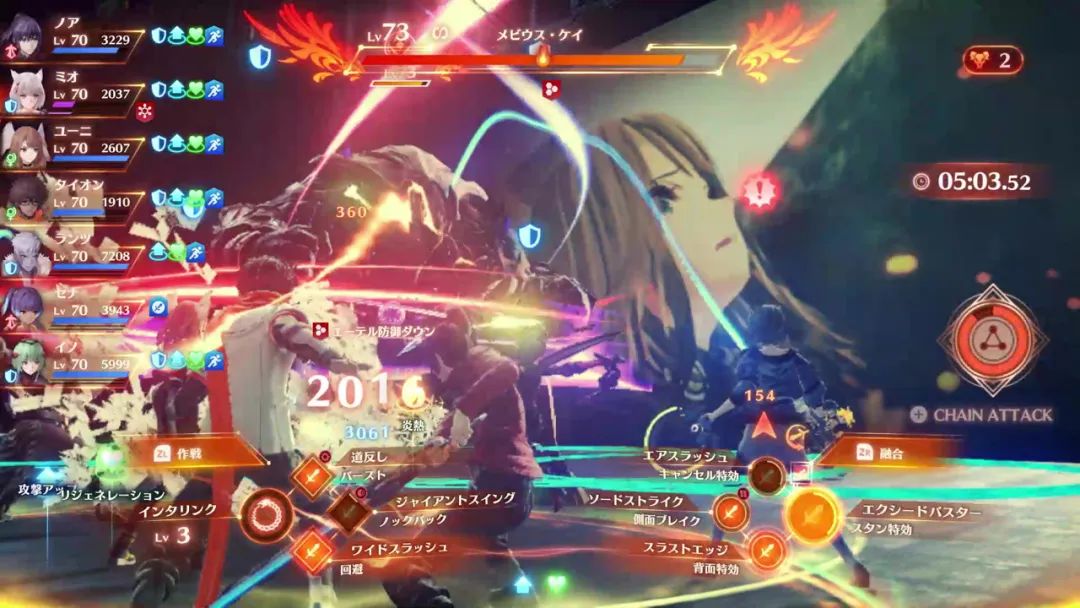Trigger the スラストエッジ art icon

point(766,551)
